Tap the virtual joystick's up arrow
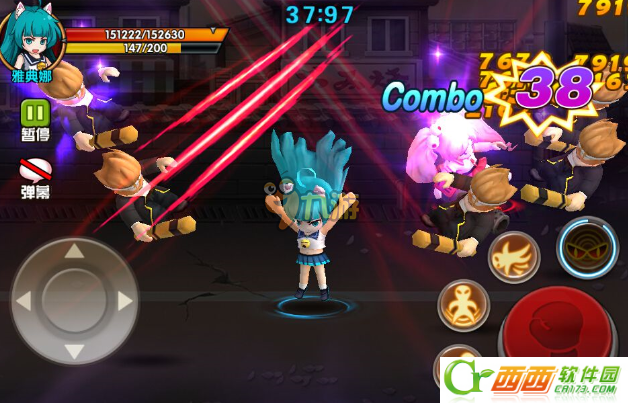The image size is (628, 403). point(74,251)
